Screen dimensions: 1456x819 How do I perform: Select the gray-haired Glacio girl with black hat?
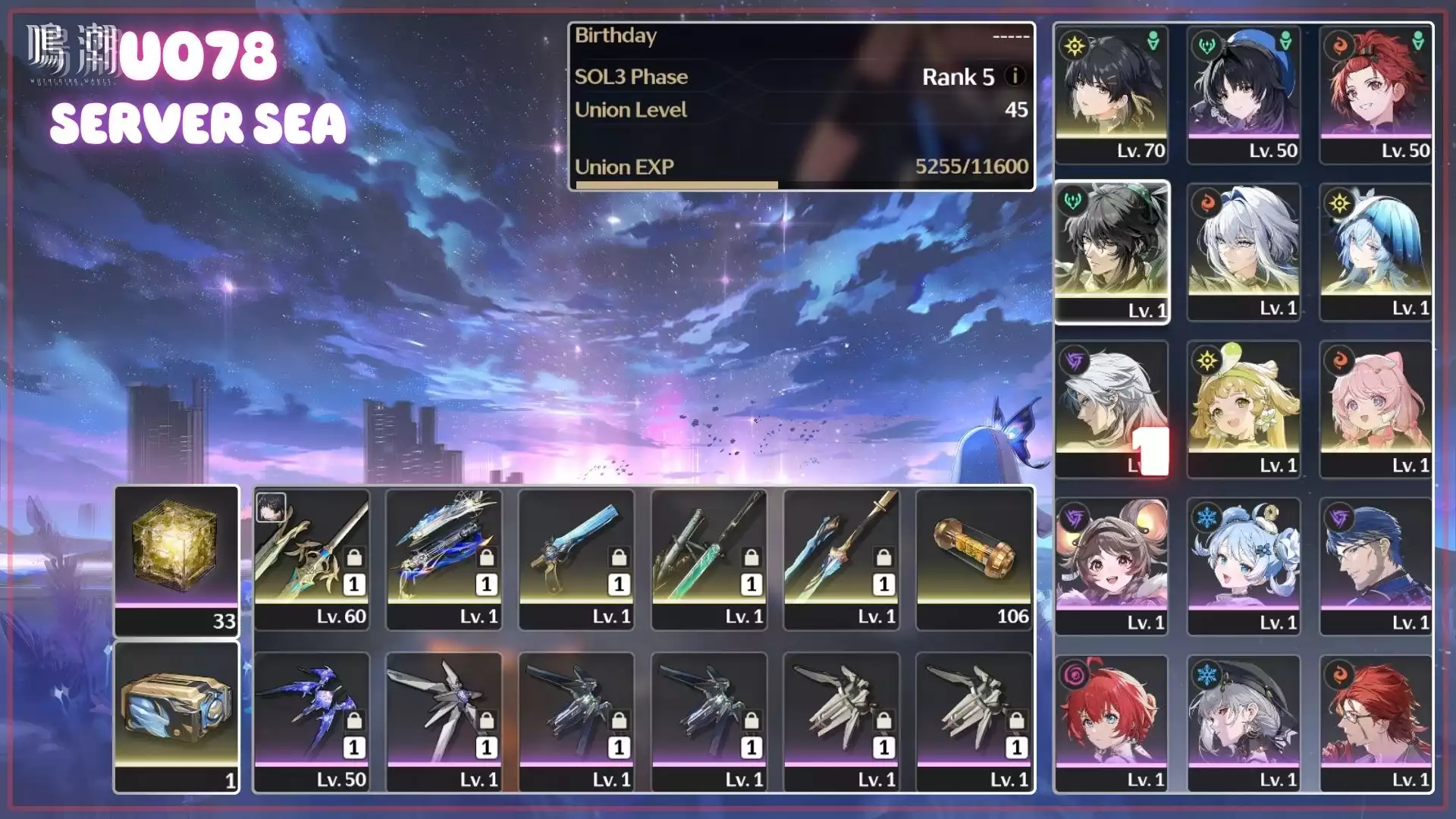coord(1244,723)
